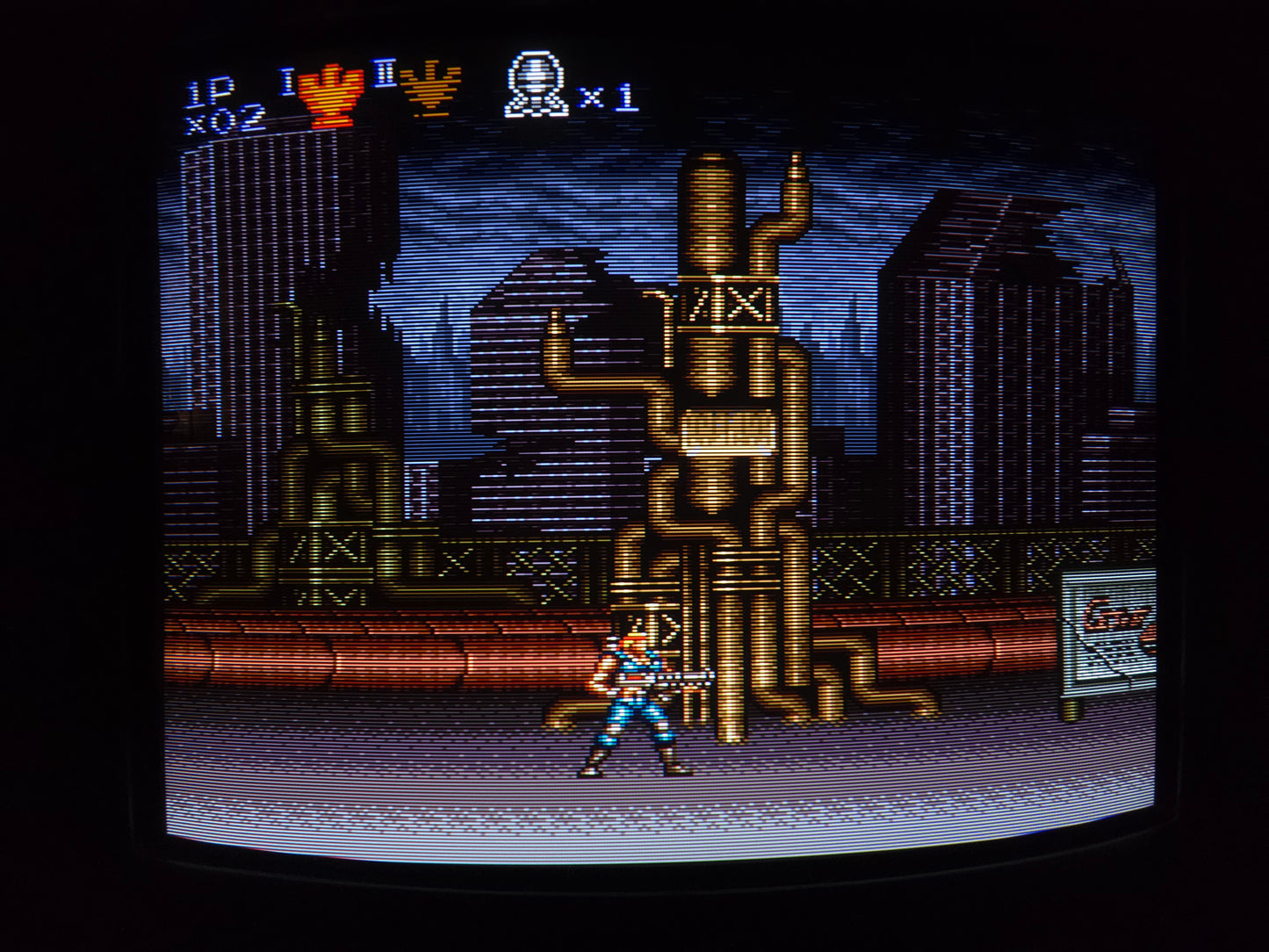Image resolution: width=1269 pixels, height=952 pixels.
Task: Select the red eagle weapon slot I
Action: click(329, 96)
